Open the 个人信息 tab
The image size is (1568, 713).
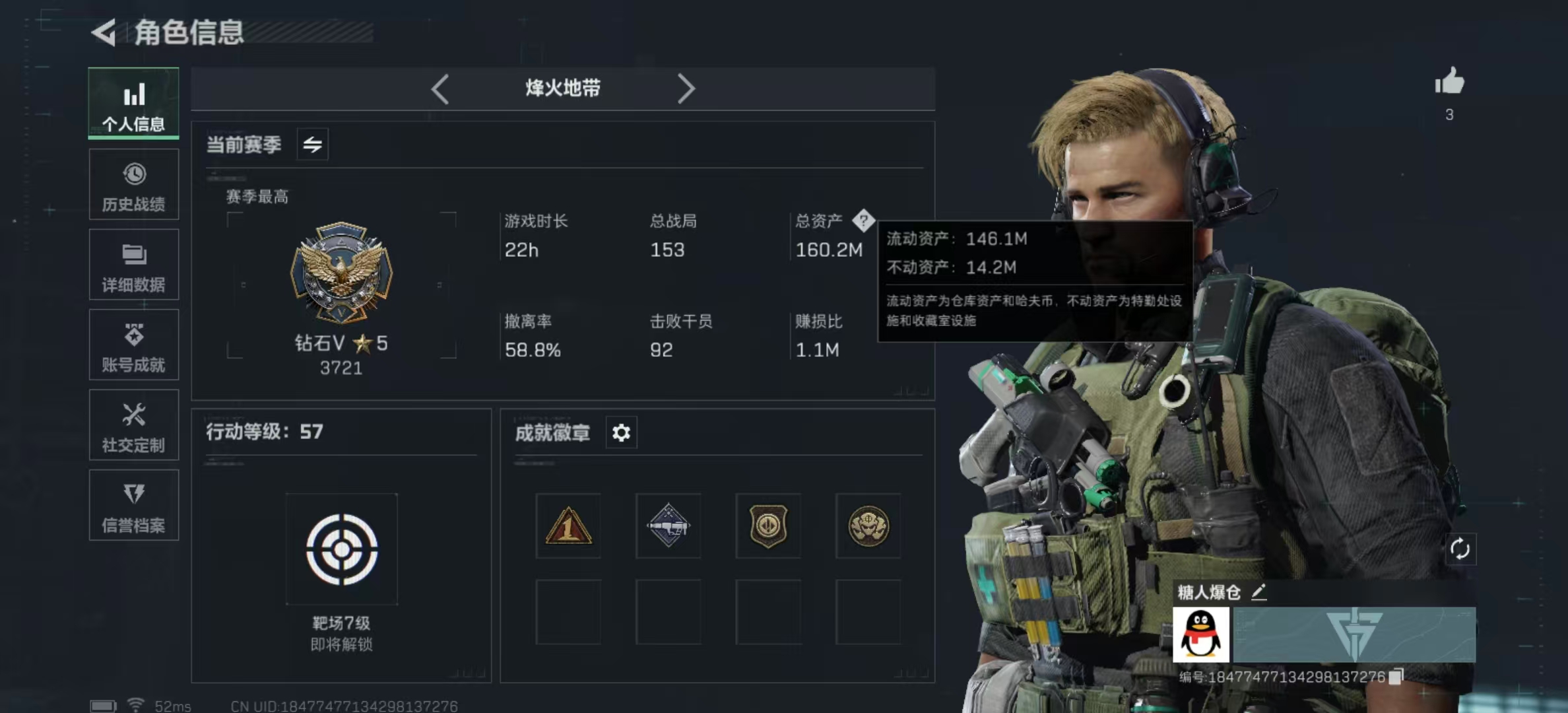[134, 104]
